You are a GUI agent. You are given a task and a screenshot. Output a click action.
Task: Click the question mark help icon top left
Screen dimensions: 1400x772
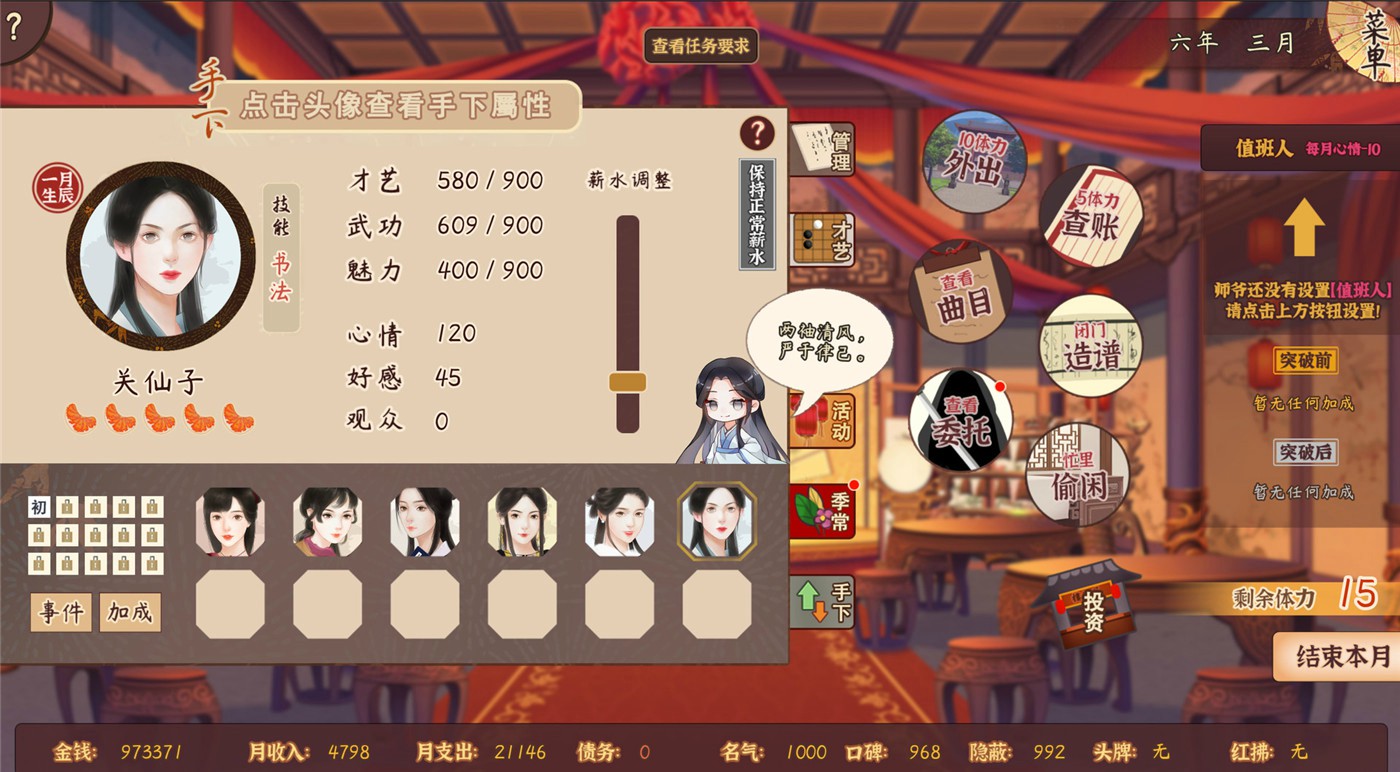tap(14, 26)
